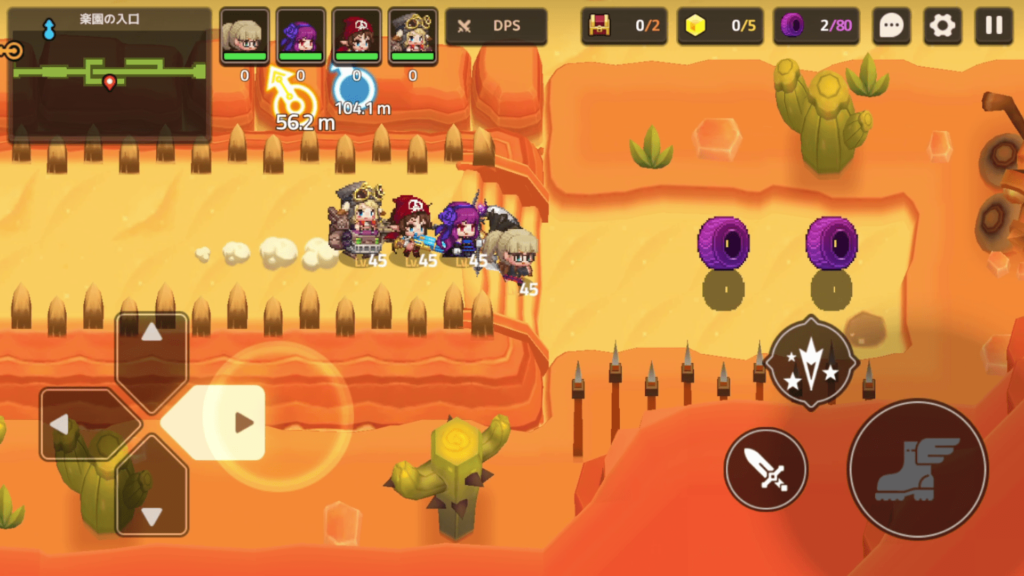This screenshot has width=1024, height=576.
Task: Pause the game
Action: click(x=994, y=27)
